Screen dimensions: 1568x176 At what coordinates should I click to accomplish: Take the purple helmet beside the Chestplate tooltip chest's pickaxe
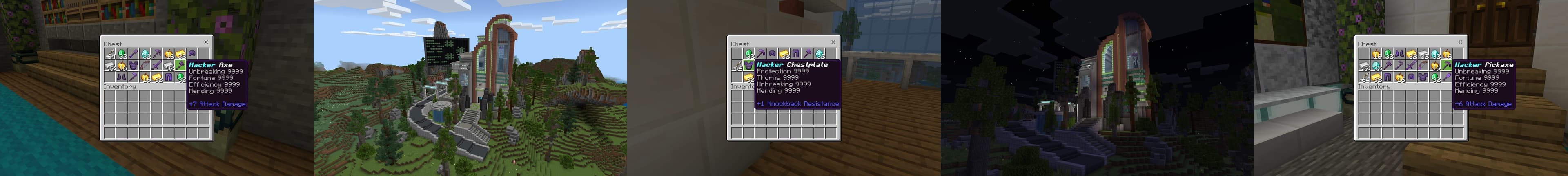pos(772,53)
